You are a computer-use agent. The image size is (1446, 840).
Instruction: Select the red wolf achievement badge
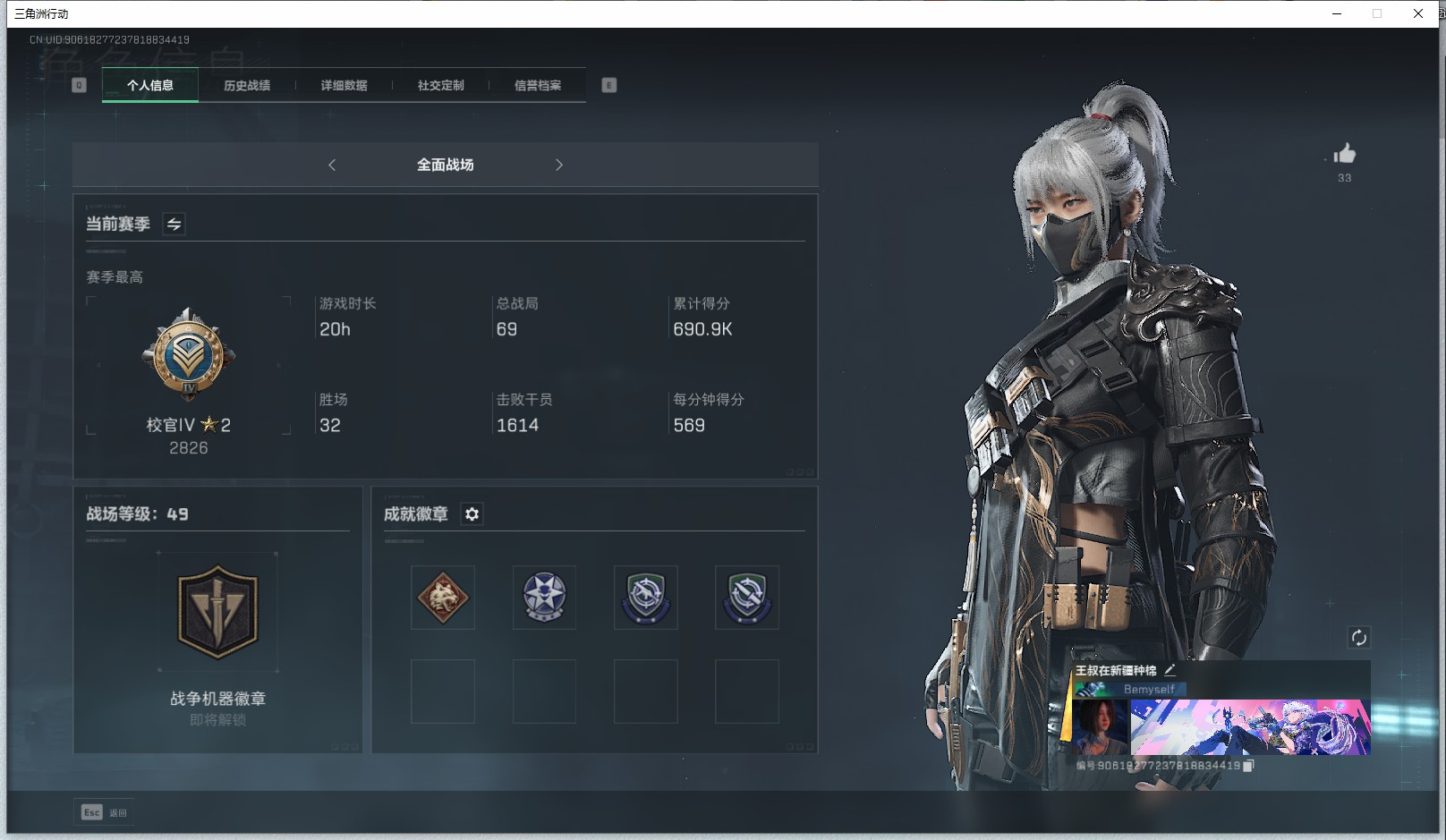click(x=442, y=597)
